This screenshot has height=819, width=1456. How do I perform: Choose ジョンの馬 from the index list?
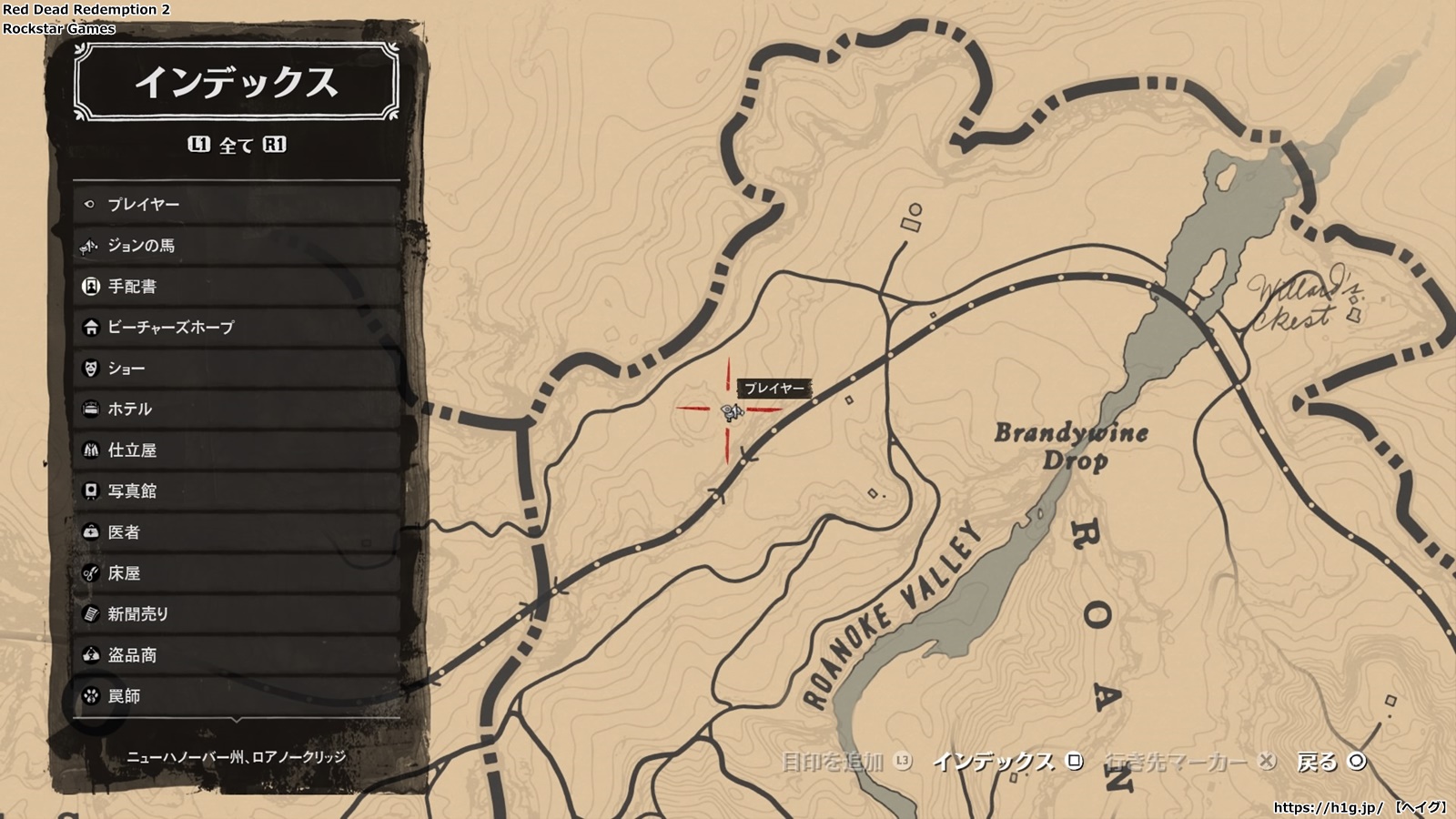[237, 246]
